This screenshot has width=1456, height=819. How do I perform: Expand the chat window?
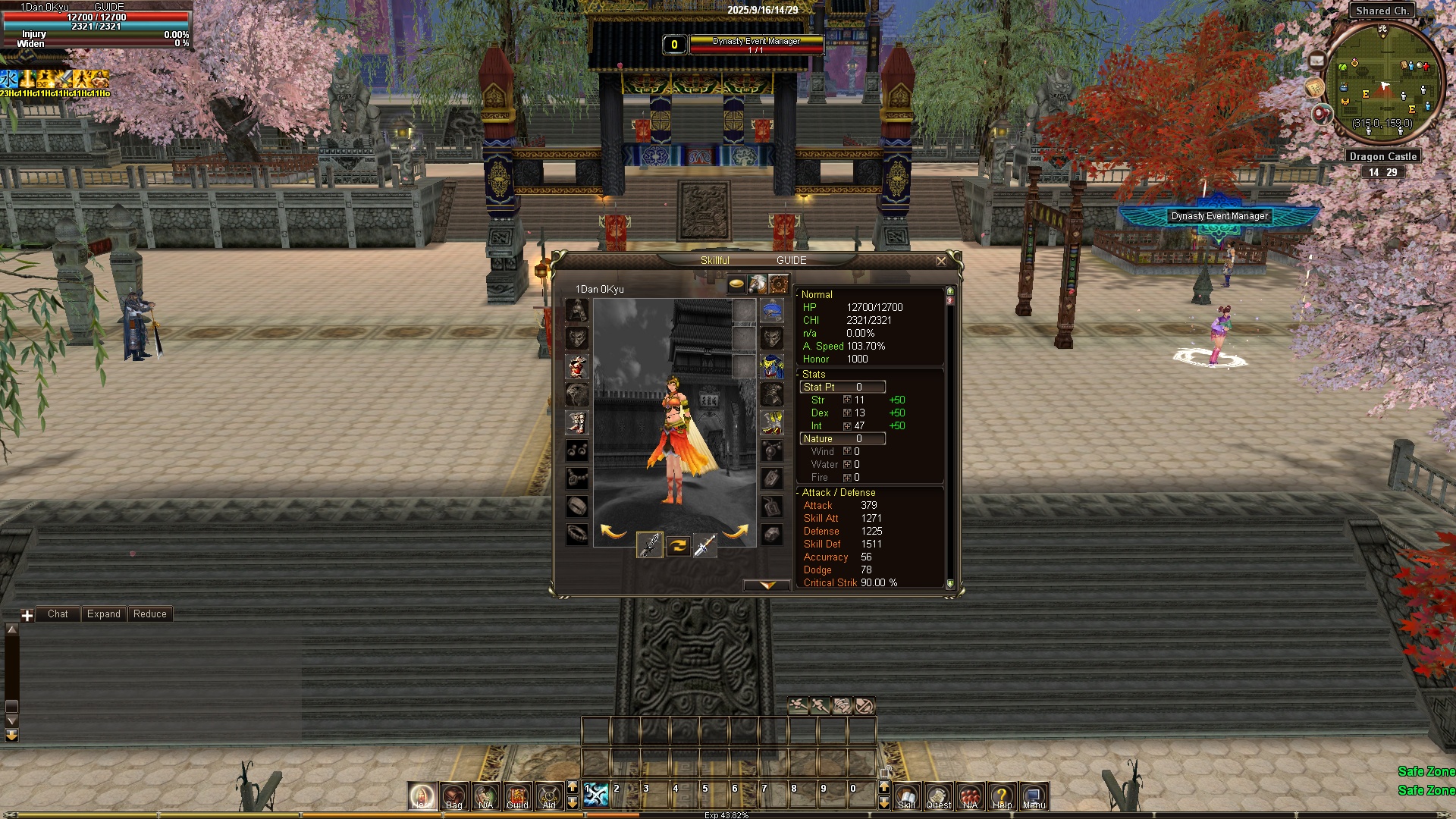click(103, 614)
